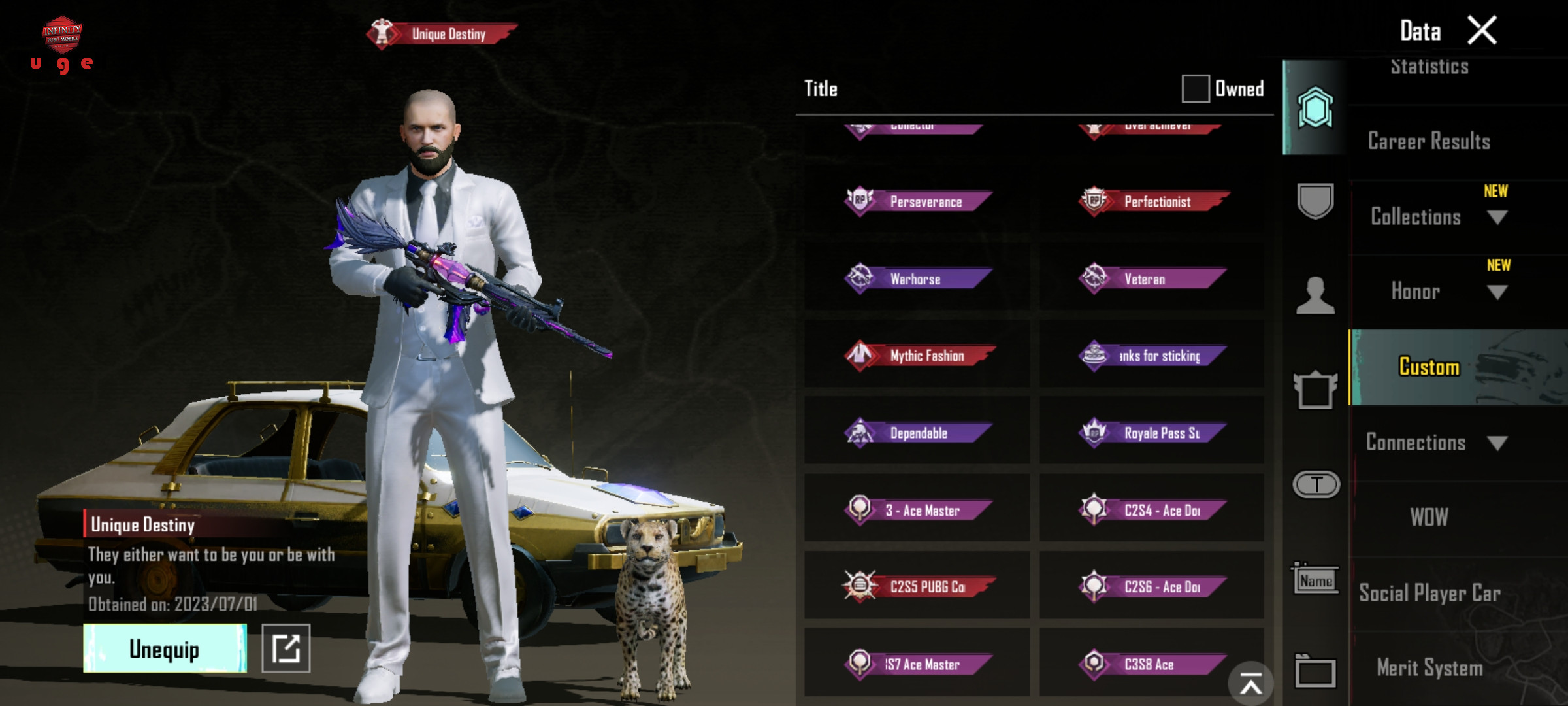1568x706 pixels.
Task: Share the title using the export icon
Action: coord(286,648)
